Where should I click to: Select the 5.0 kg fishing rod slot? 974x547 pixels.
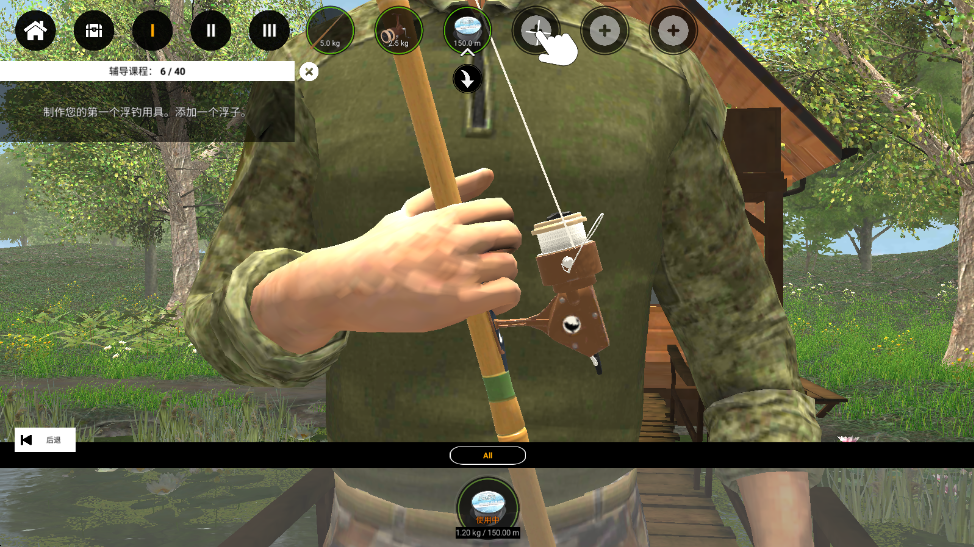(x=330, y=31)
